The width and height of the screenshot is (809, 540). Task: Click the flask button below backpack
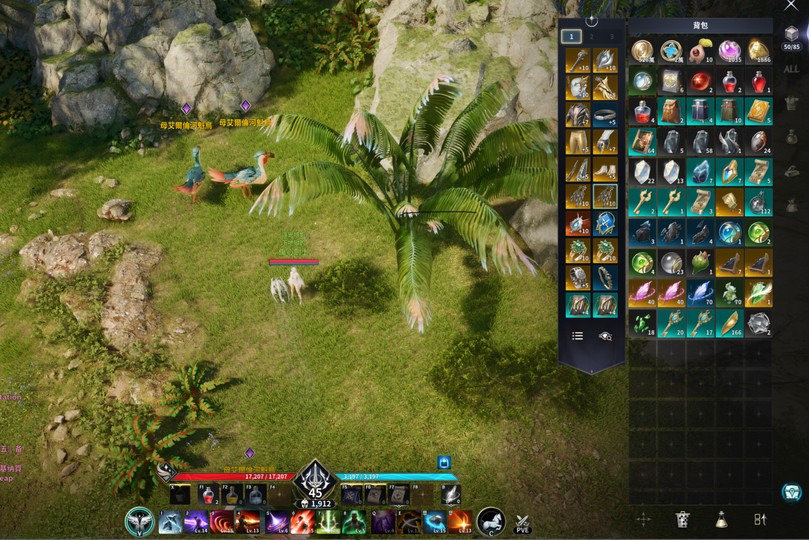pos(721,518)
